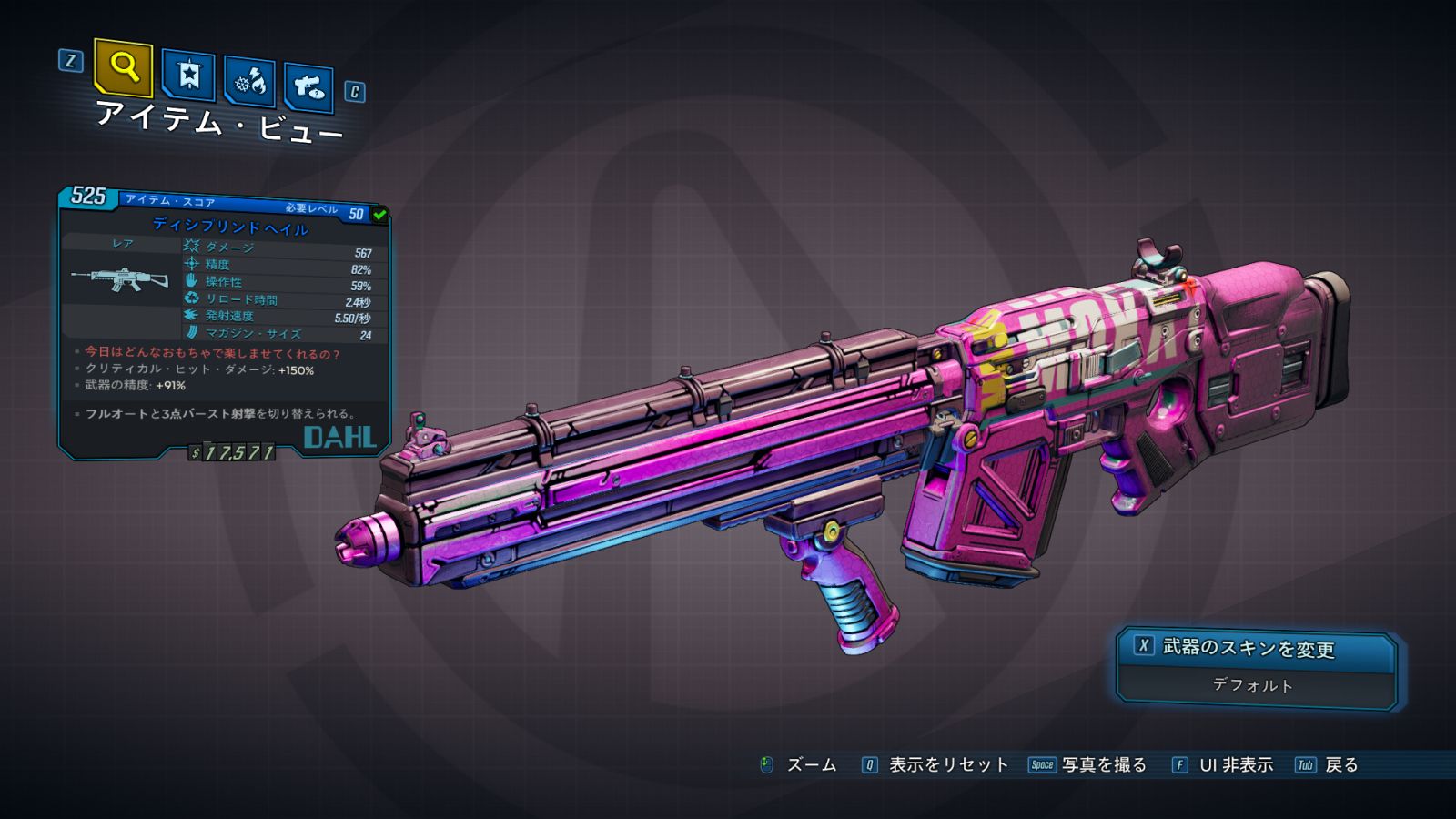Hide the interface with UI 非表示

pos(1224,765)
